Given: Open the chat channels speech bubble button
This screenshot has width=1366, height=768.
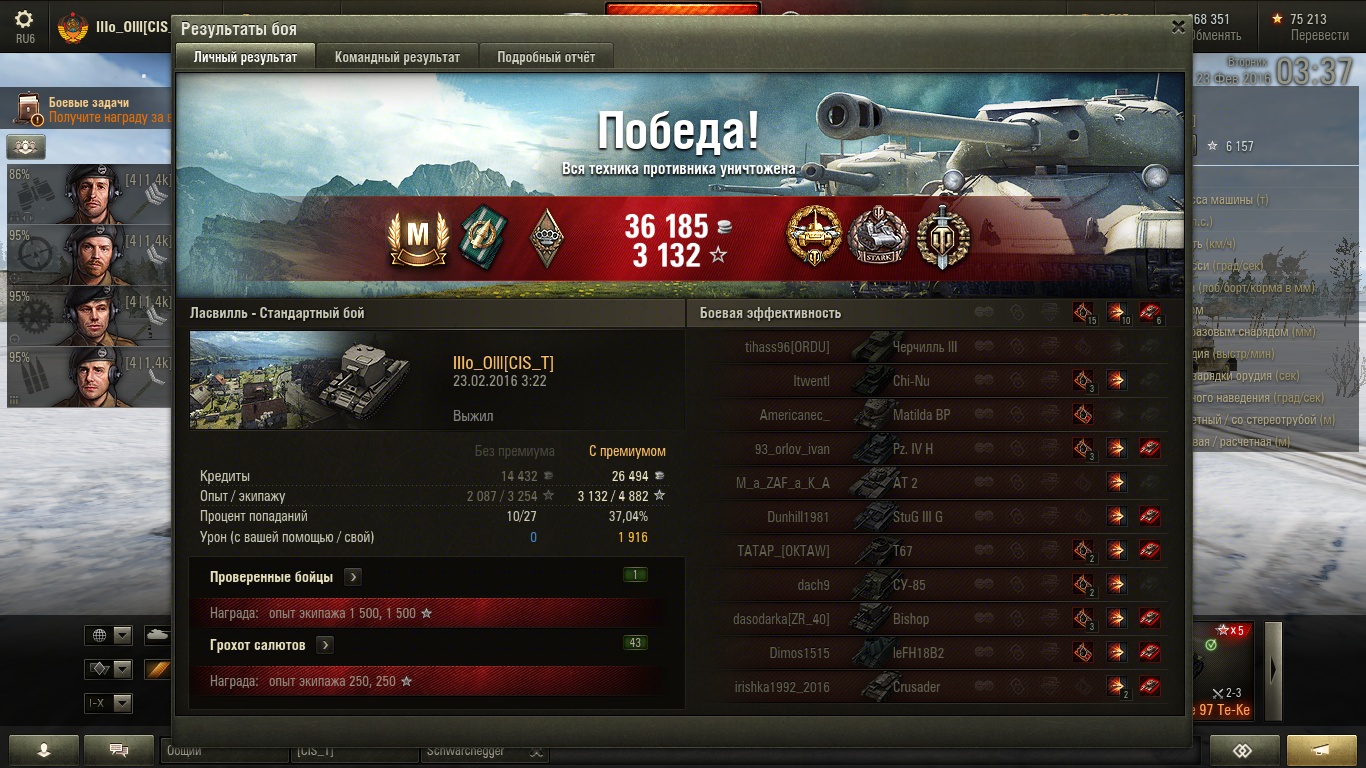Looking at the screenshot, I should click(x=118, y=749).
